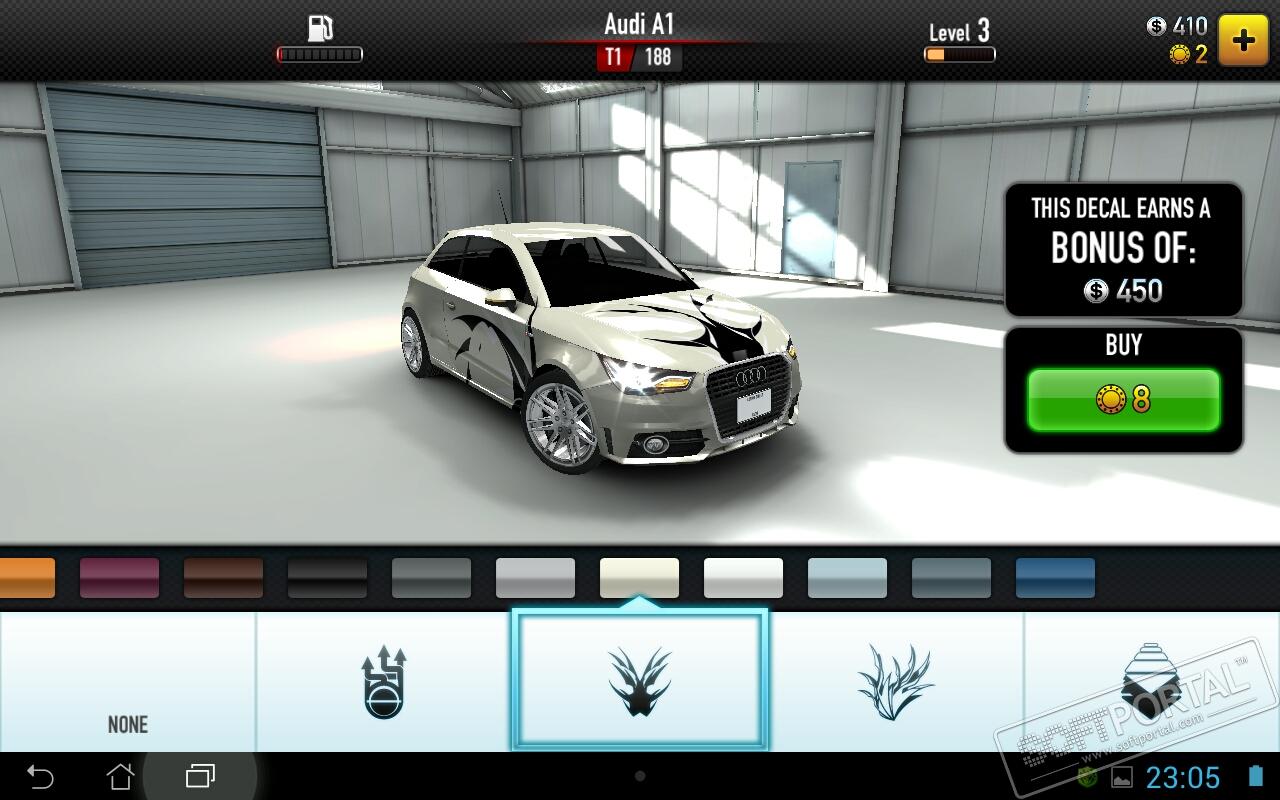The image size is (1280, 800).
Task: Open the Android recent apps button
Action: (200, 776)
